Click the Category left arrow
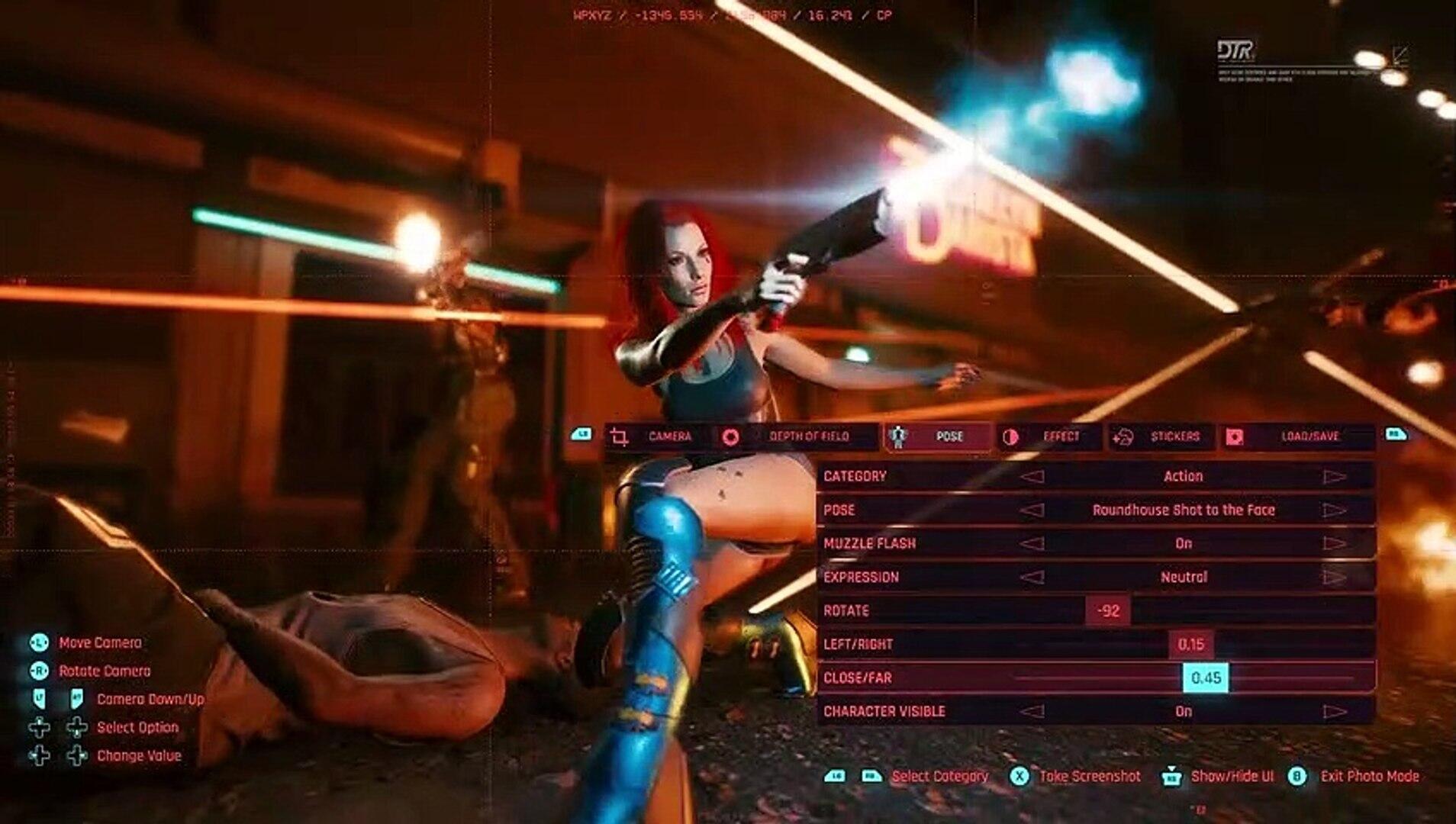Screen dimensions: 1456x824 coord(1032,477)
